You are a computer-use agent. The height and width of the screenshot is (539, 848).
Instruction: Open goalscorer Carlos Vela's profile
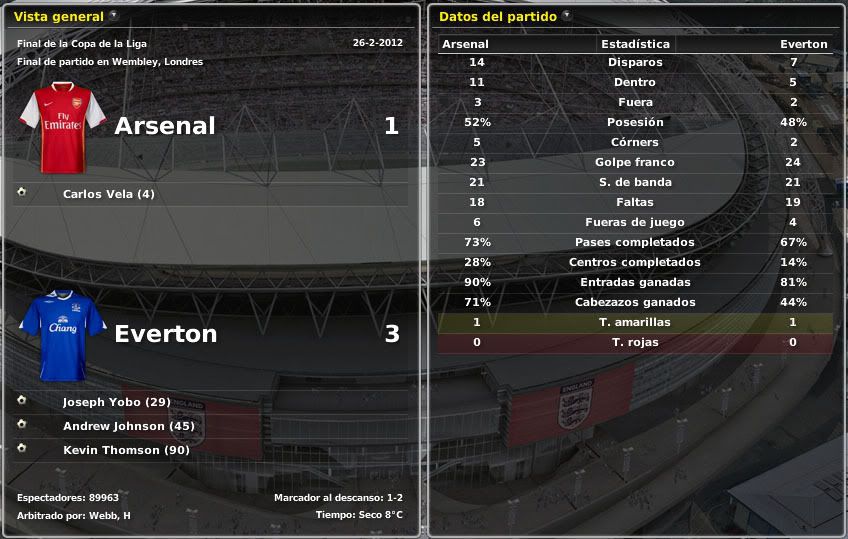coord(108,194)
